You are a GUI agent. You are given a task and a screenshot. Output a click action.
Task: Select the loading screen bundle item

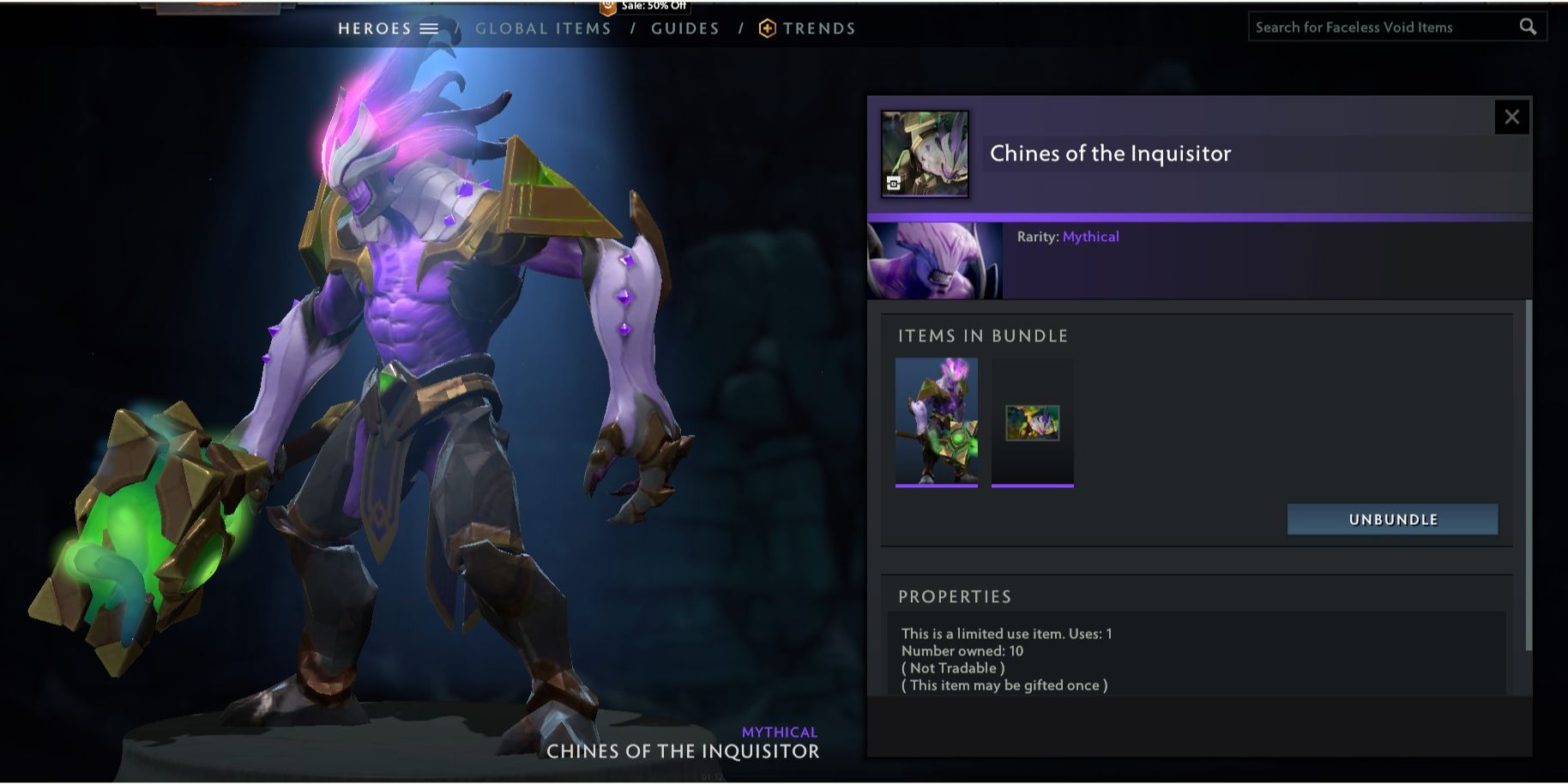[x=1032, y=423]
